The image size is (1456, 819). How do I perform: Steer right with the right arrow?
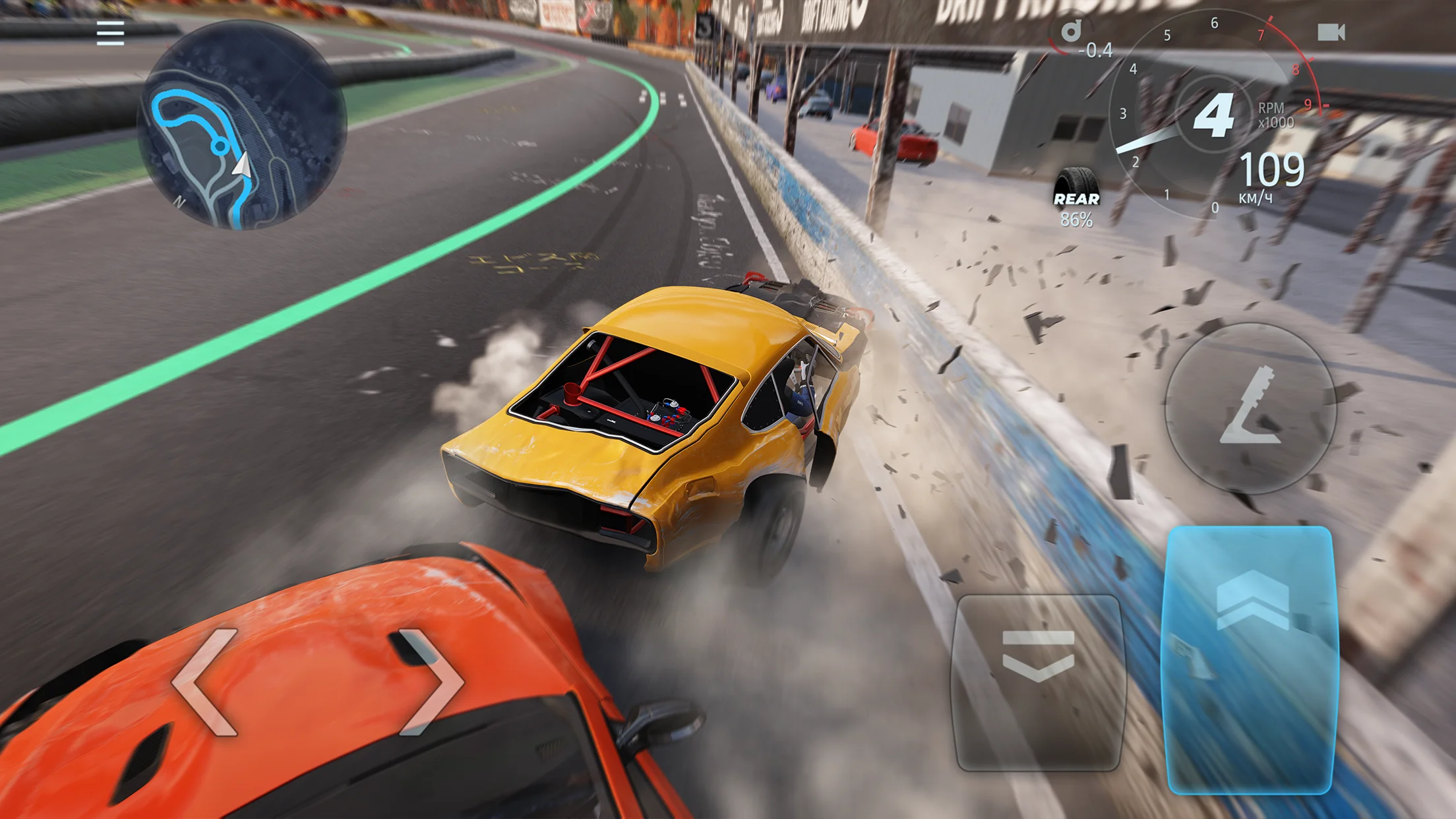[430, 682]
